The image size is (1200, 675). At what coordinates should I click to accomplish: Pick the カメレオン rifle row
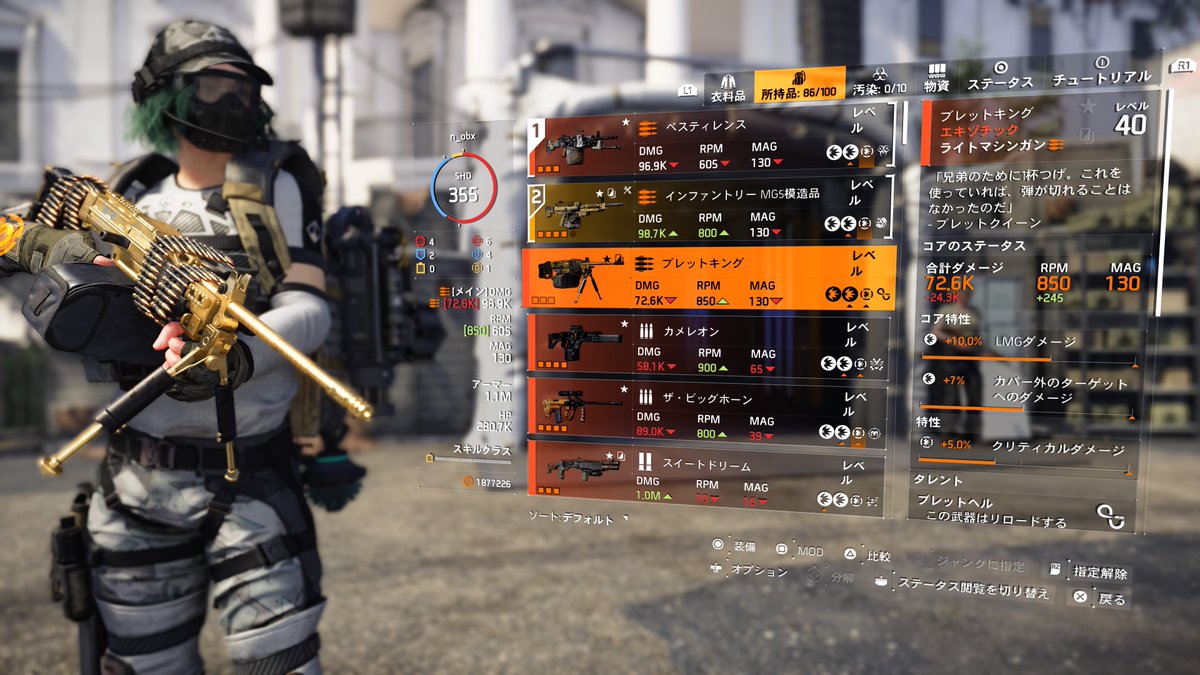pos(710,346)
